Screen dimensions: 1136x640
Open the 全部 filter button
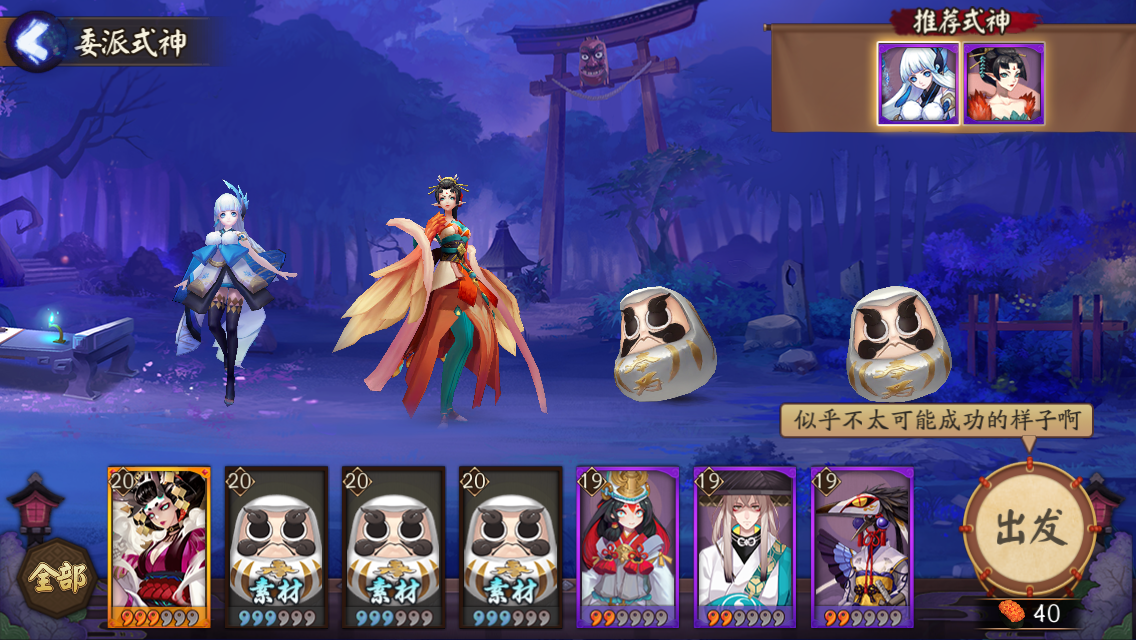click(57, 577)
